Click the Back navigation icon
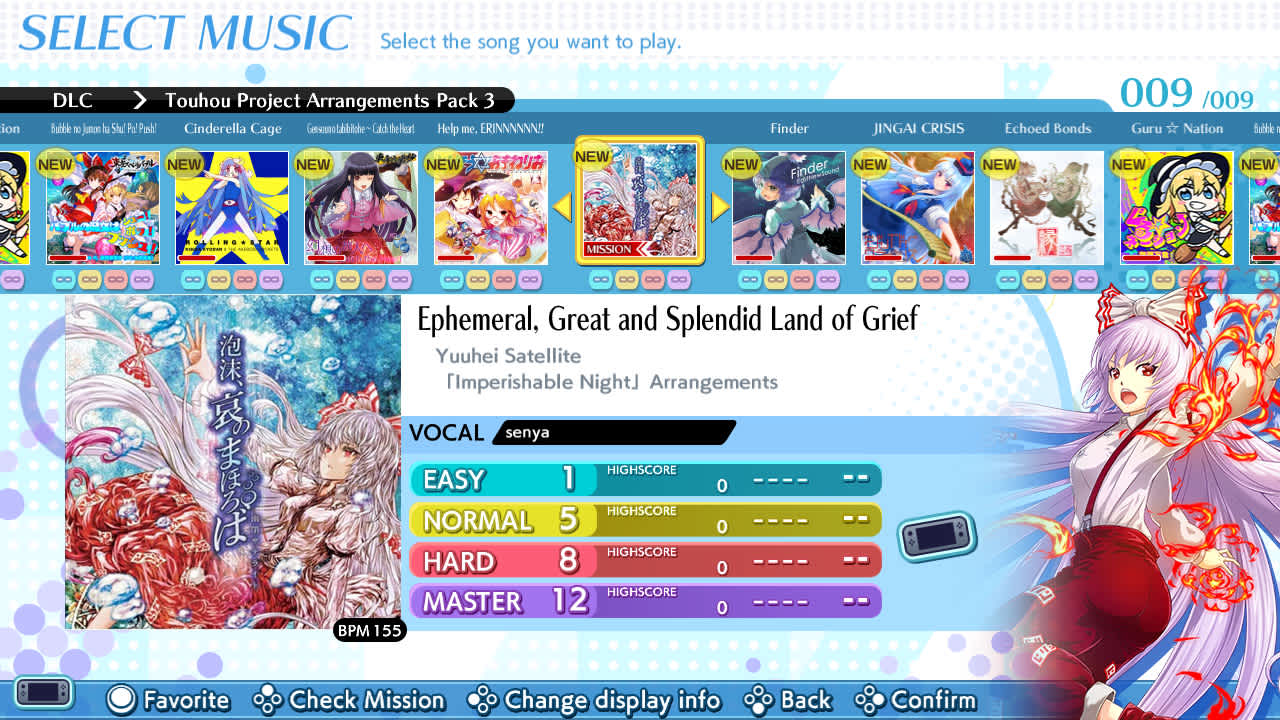The height and width of the screenshot is (720, 1280). coord(757,701)
